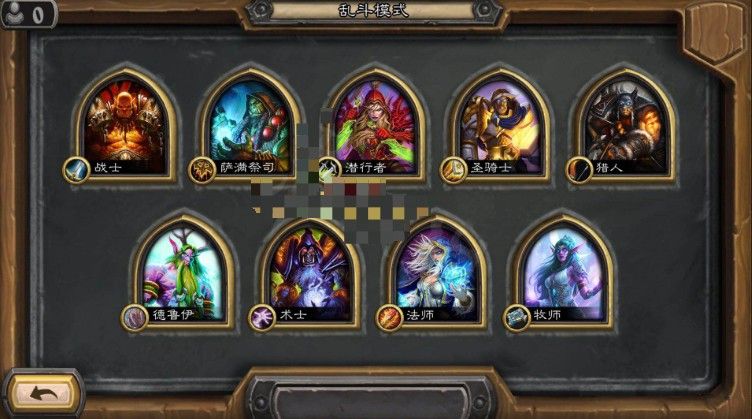Select the Paladin (圣骑士) class portrait
The width and height of the screenshot is (752, 419).
[x=500, y=122]
